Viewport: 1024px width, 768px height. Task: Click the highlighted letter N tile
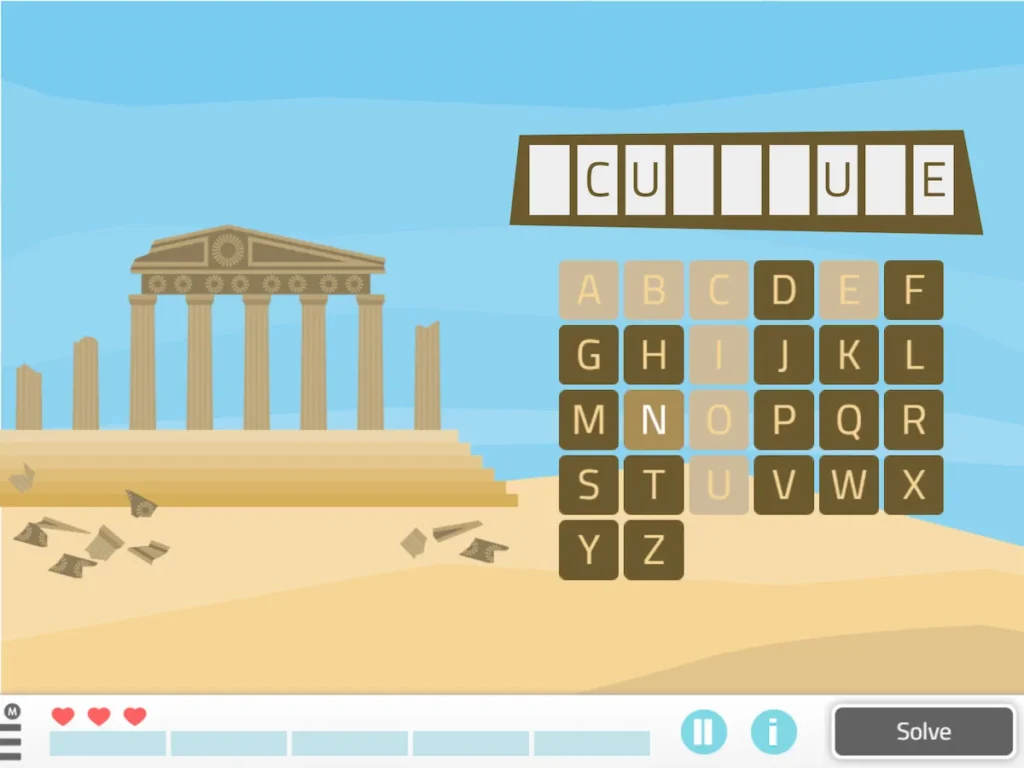(x=654, y=421)
